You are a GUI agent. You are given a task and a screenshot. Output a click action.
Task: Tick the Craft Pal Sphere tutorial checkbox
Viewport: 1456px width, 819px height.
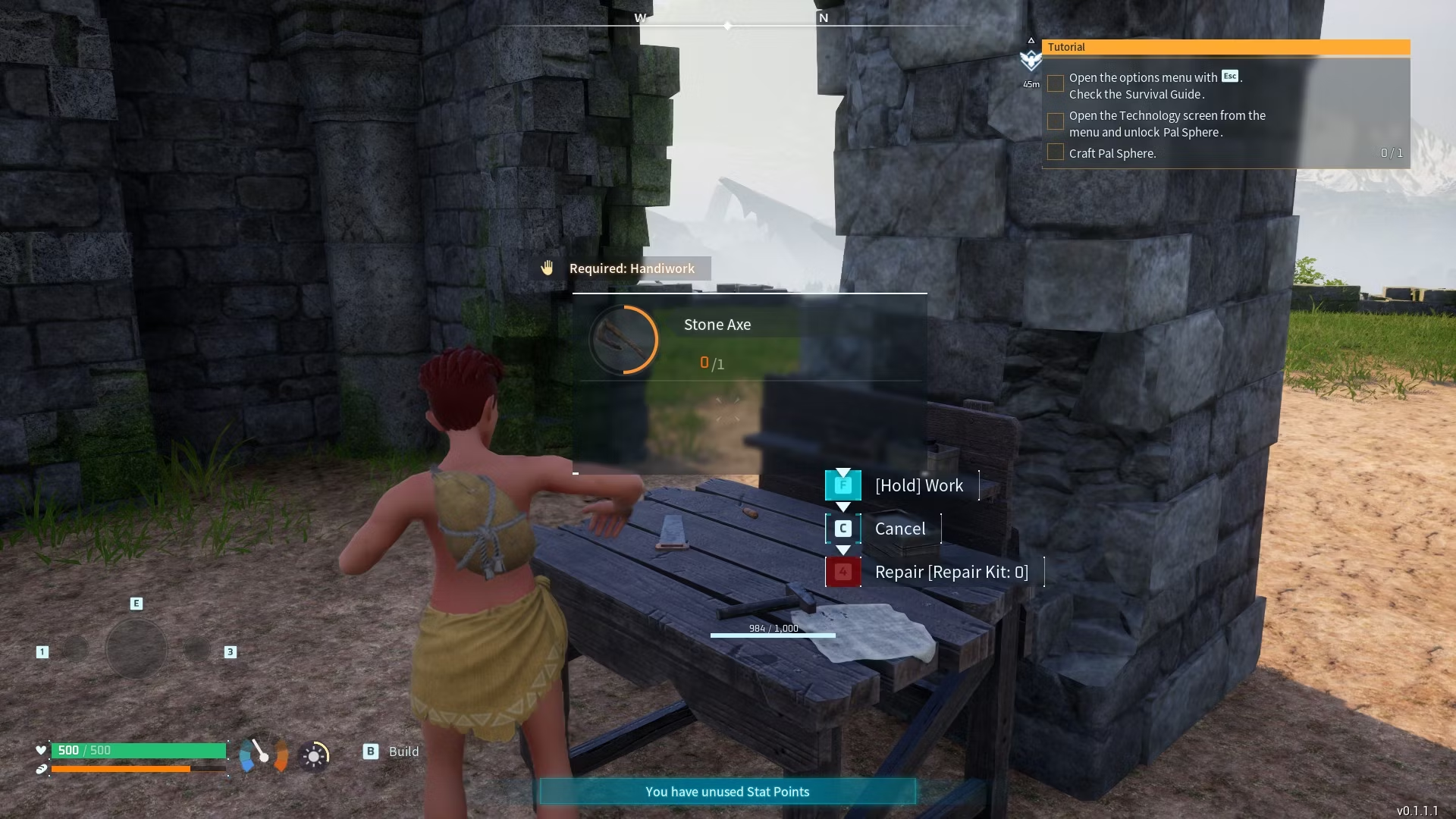pos(1055,152)
